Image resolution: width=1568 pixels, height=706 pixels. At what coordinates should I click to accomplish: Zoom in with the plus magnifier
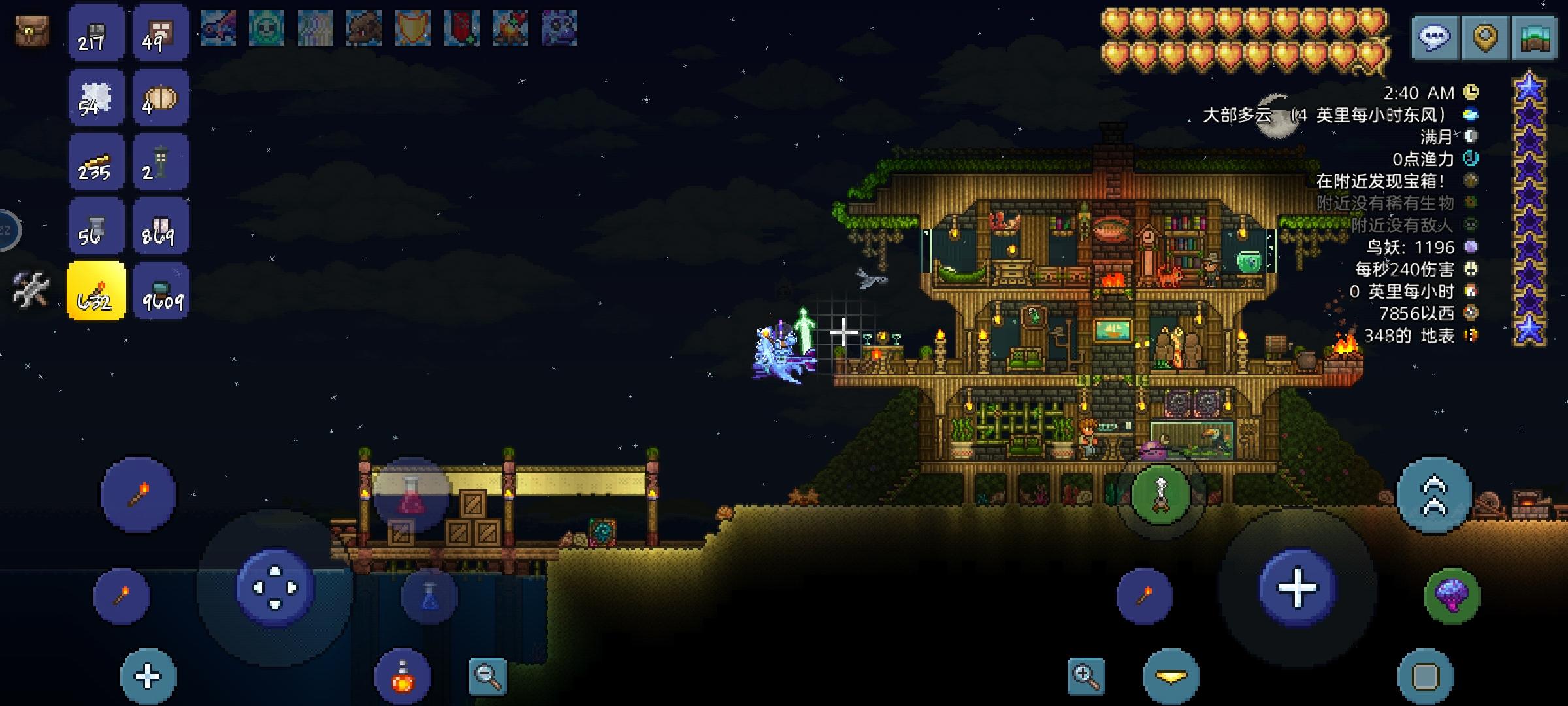pos(1086,676)
